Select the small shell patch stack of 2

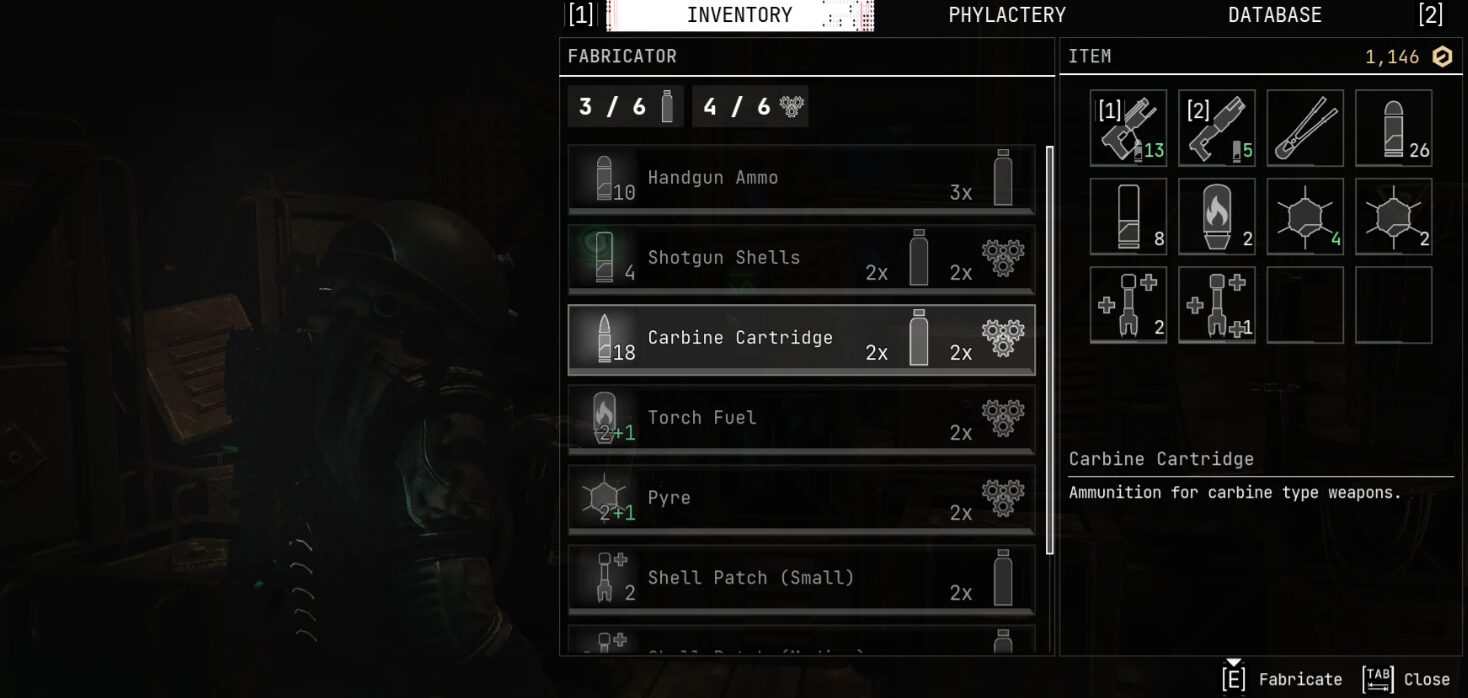[1128, 305]
